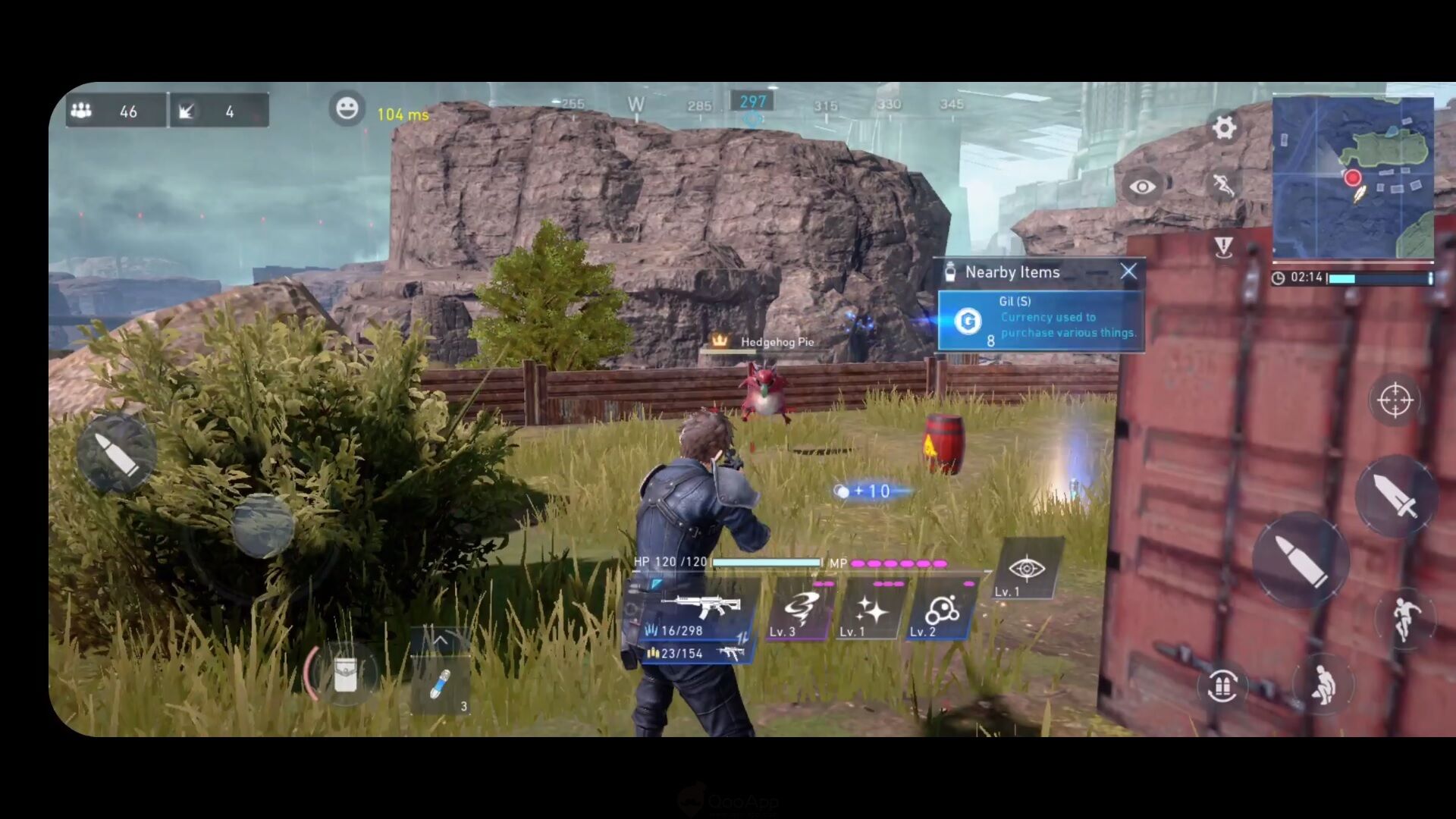The width and height of the screenshot is (1456, 819).
Task: Crouch using the kneeling figure button
Action: [1322, 685]
